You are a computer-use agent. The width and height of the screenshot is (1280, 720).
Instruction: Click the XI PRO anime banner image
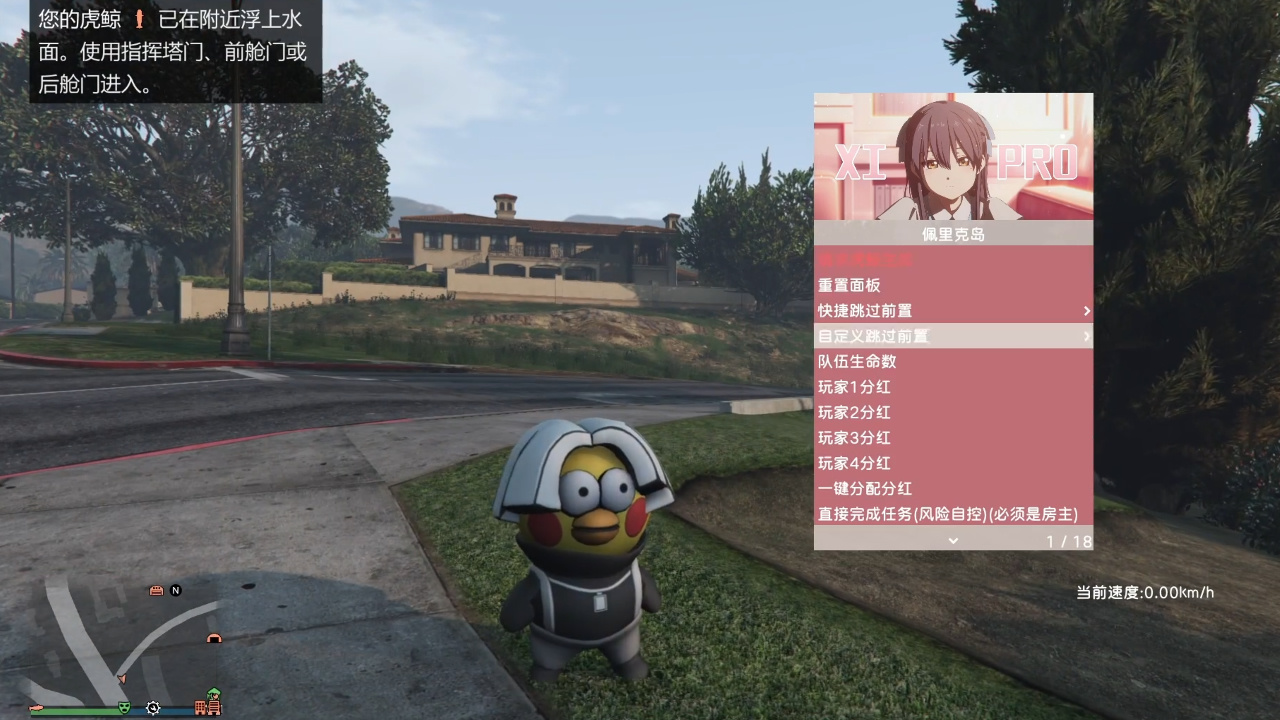point(953,157)
